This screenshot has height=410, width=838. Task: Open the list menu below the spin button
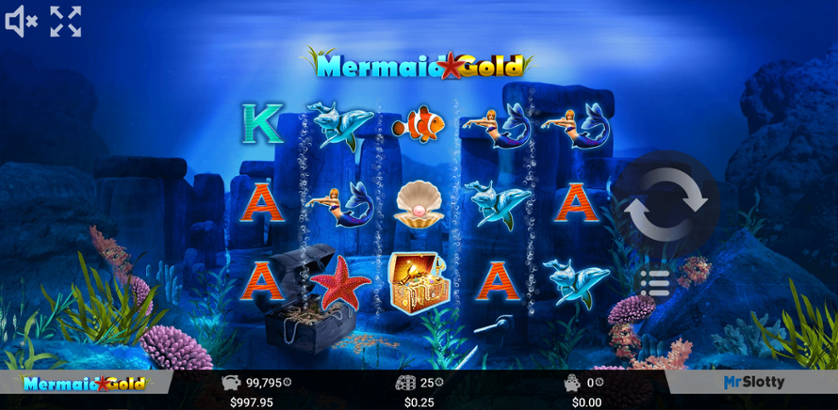655,284
